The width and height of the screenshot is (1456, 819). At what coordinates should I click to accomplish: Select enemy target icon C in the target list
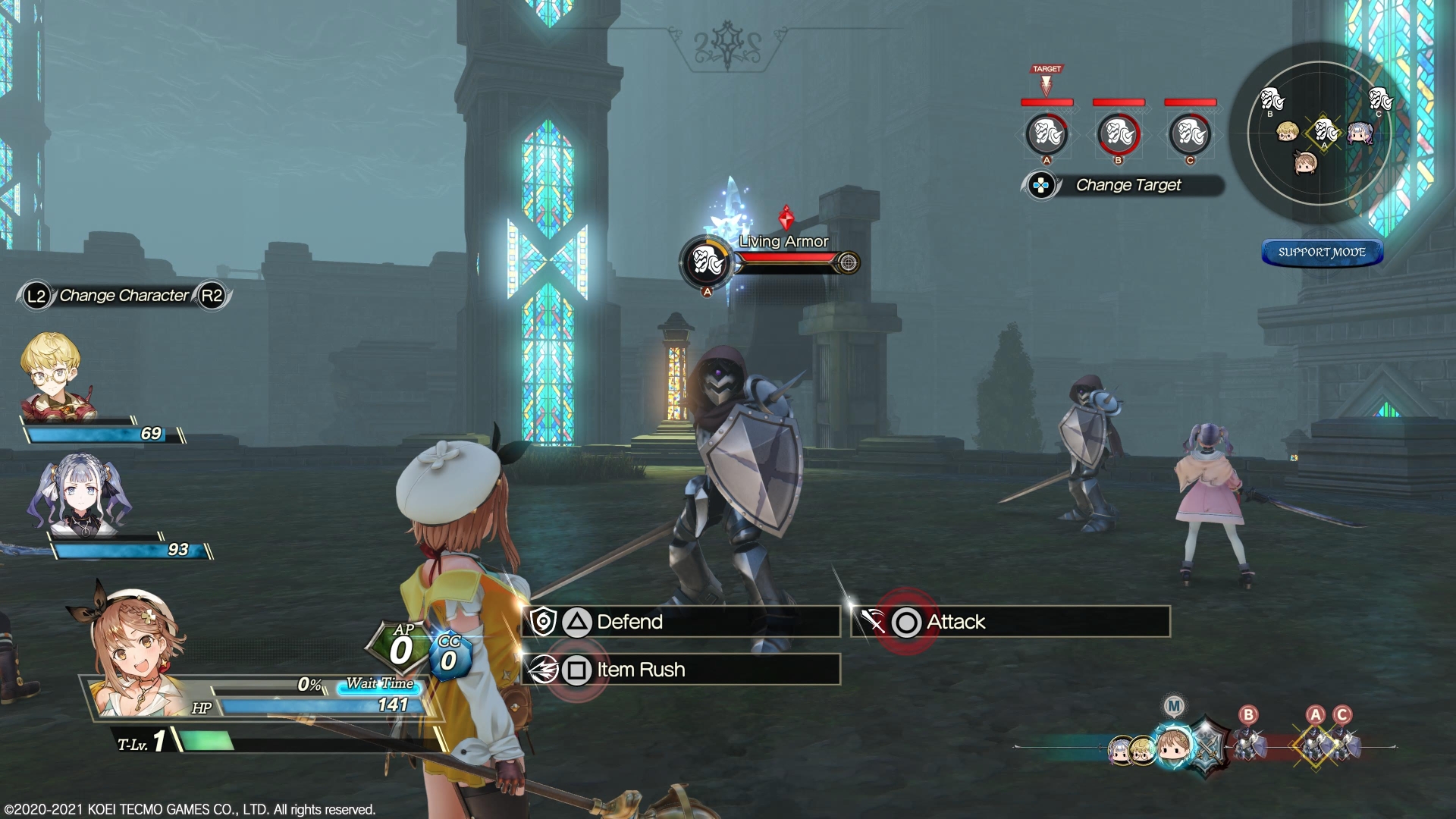(1188, 135)
